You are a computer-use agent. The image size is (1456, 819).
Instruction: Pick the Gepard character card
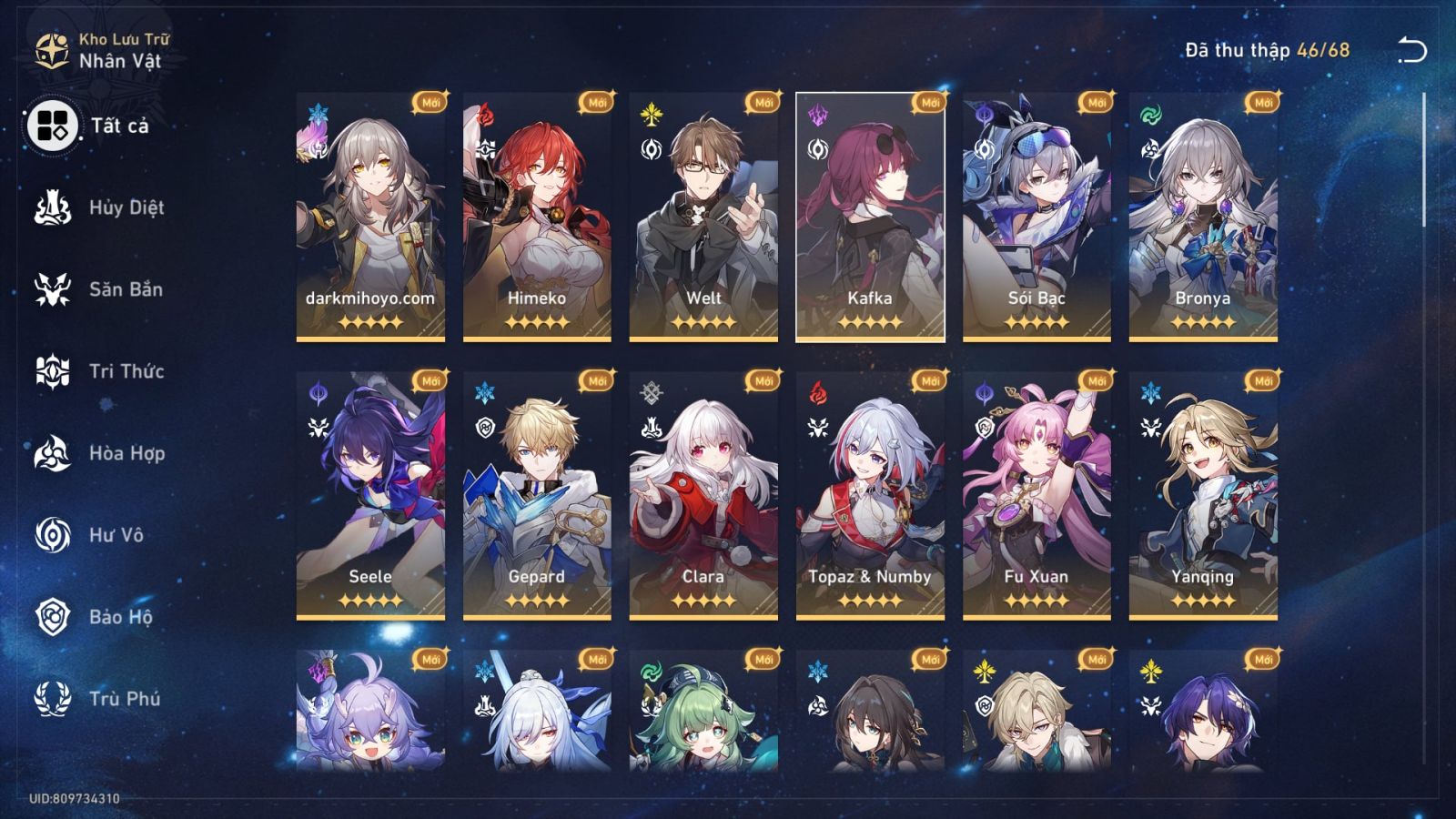pos(537,495)
